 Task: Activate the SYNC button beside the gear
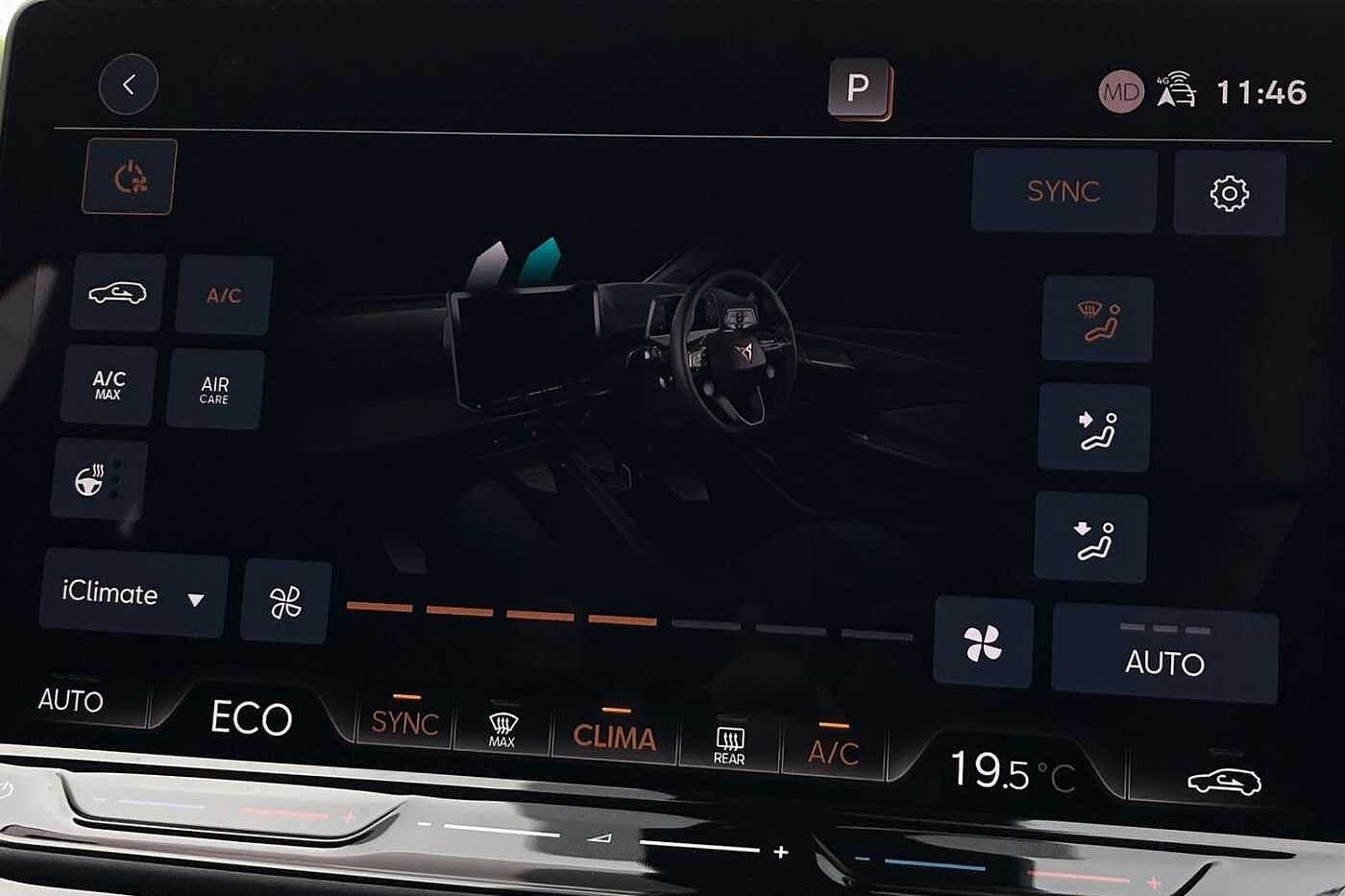coord(1063,191)
